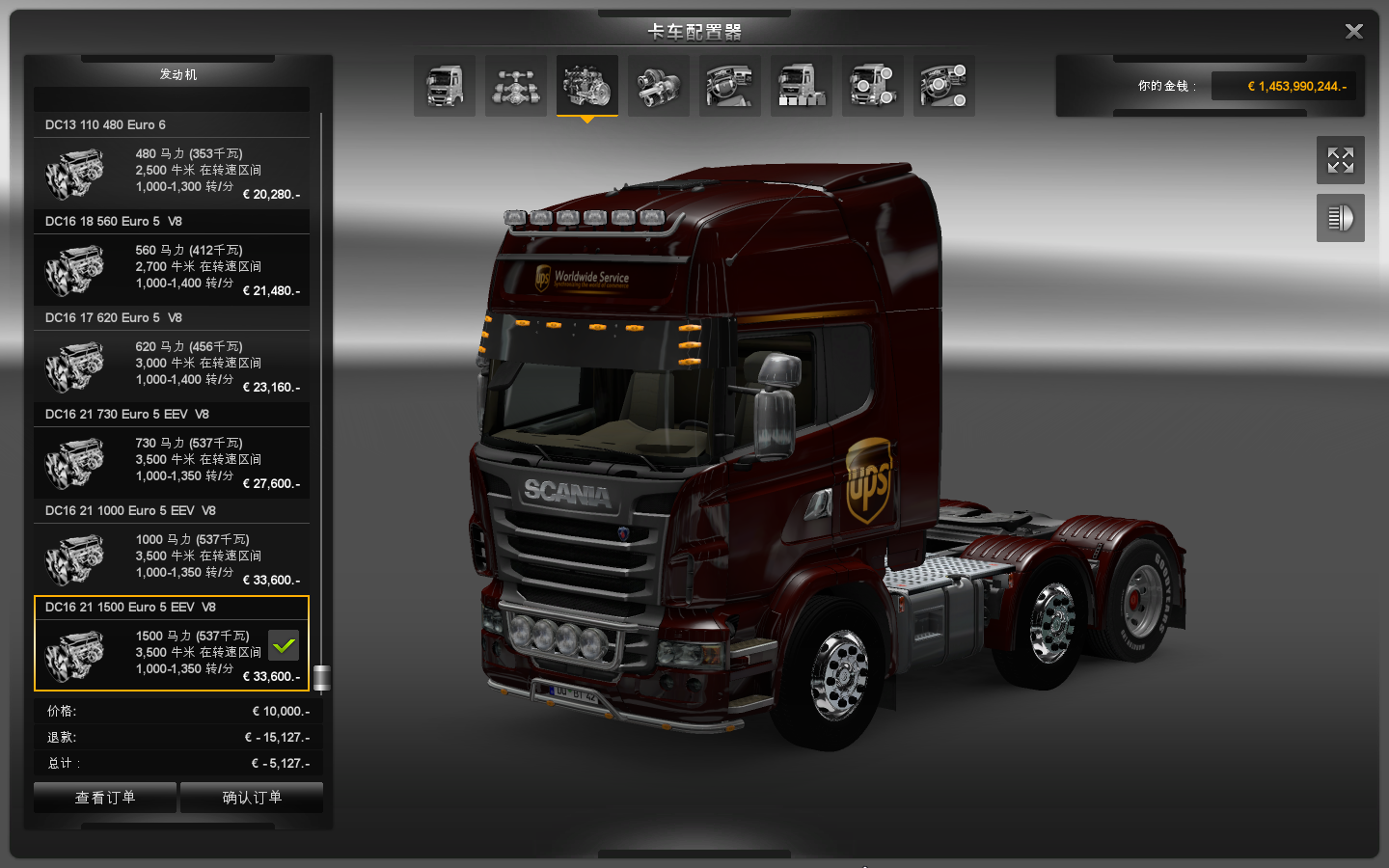Open the exterior accessories tab

(873, 86)
